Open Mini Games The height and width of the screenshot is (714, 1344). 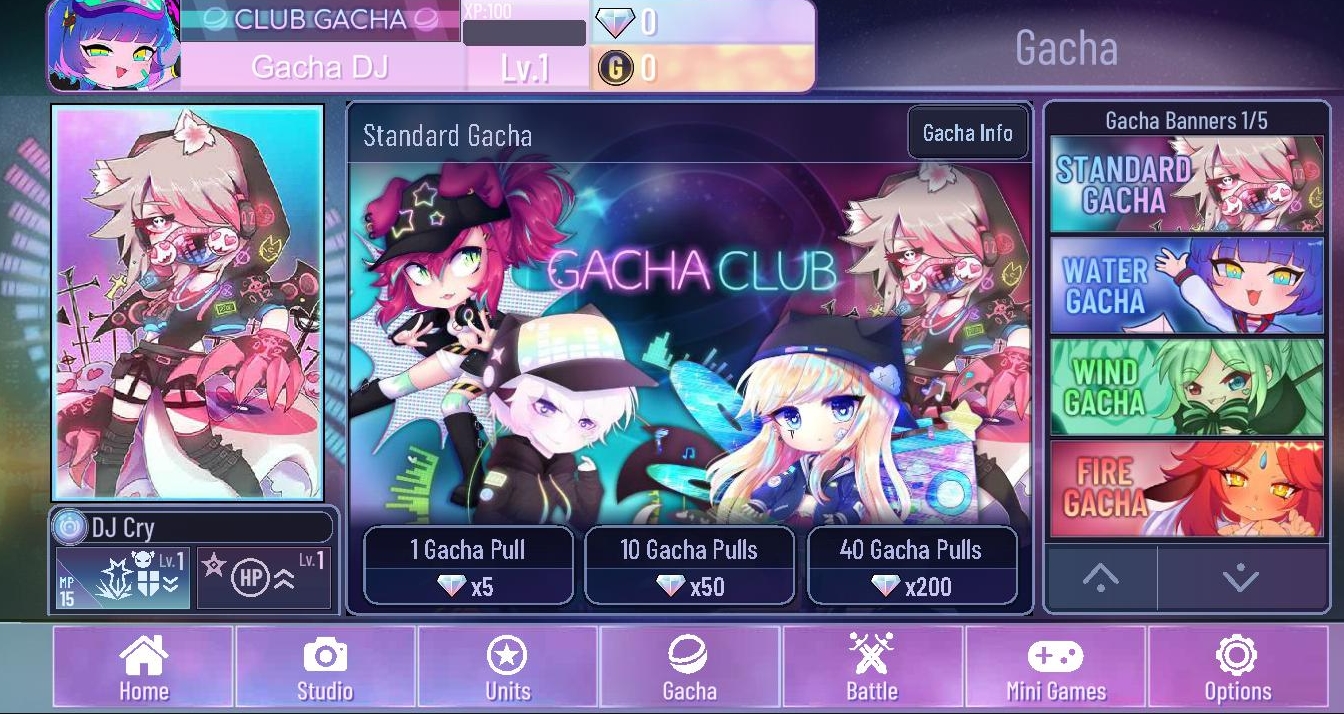click(1055, 669)
